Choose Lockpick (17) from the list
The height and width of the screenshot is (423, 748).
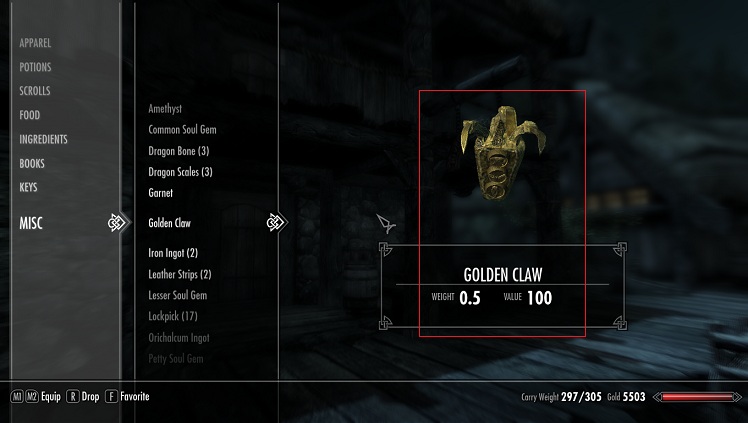(172, 316)
